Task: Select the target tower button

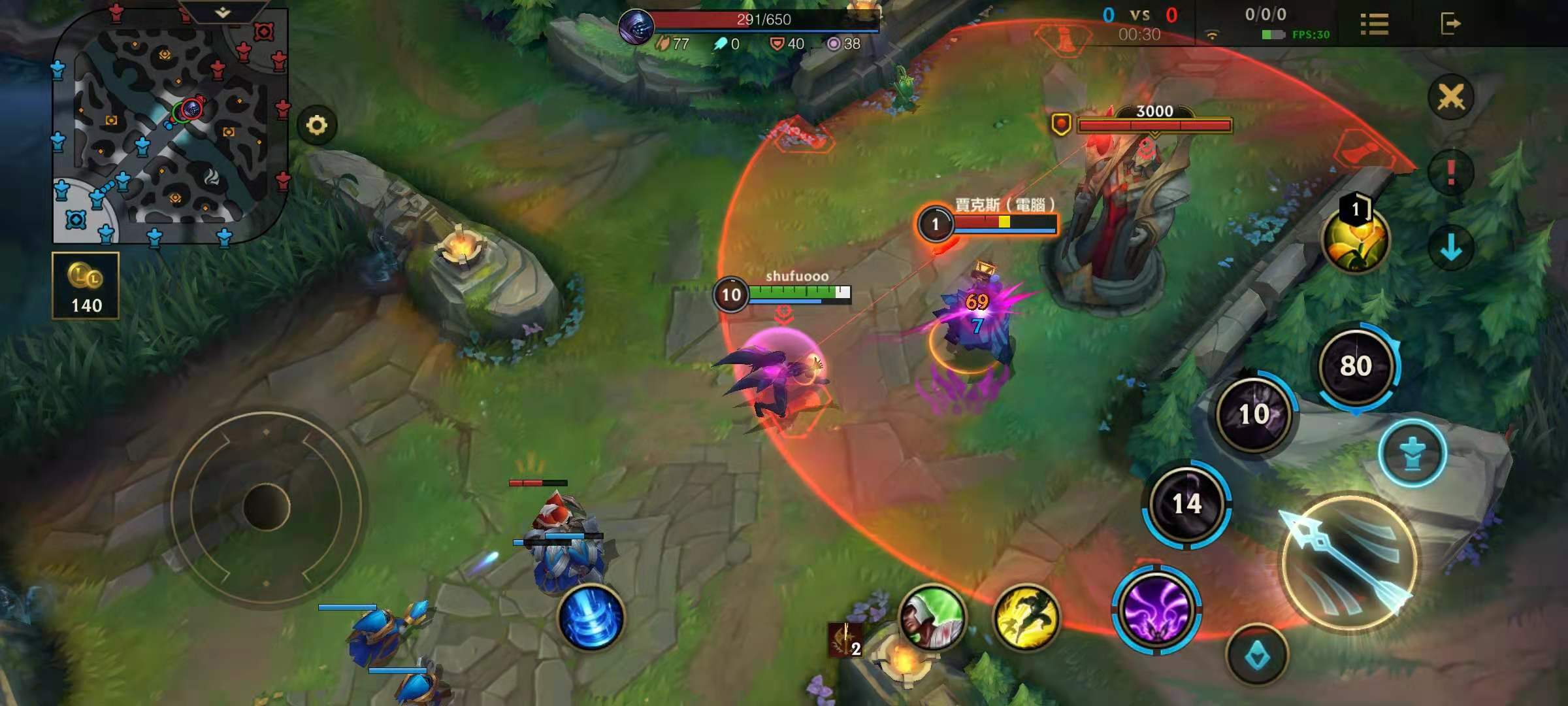Action: 1413,453
